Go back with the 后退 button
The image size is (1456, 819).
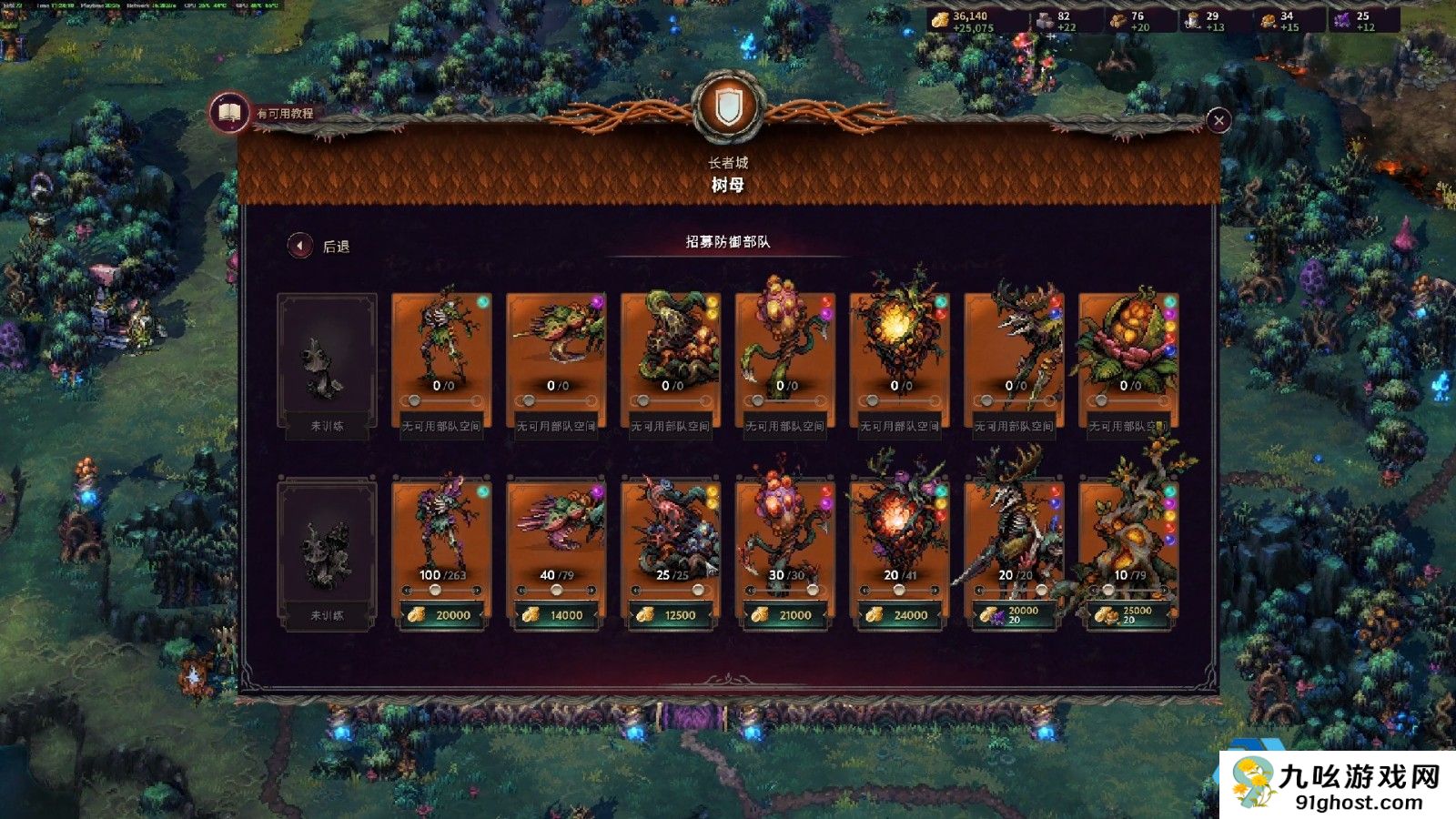300,246
